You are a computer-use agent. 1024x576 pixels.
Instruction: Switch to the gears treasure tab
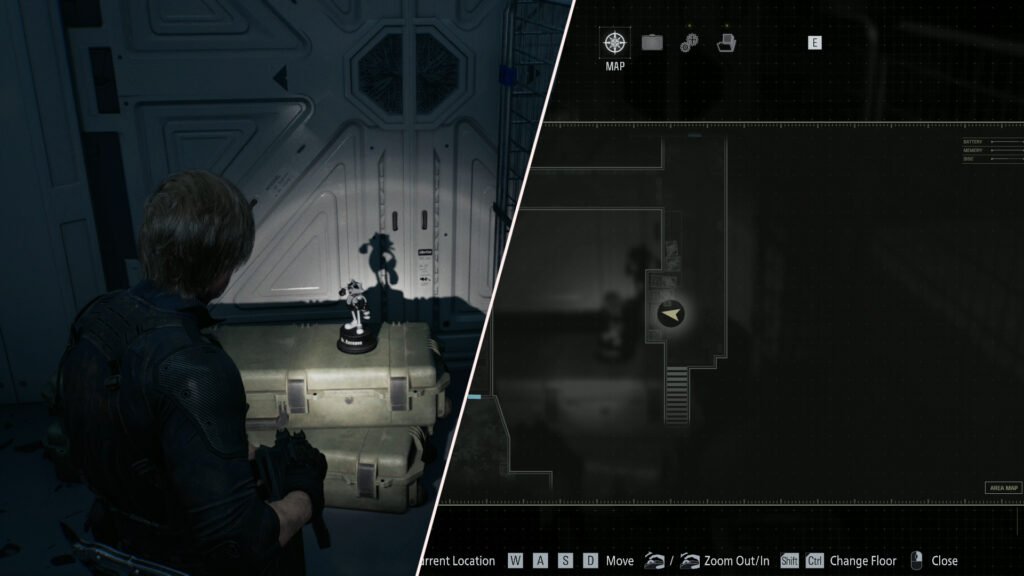click(689, 42)
